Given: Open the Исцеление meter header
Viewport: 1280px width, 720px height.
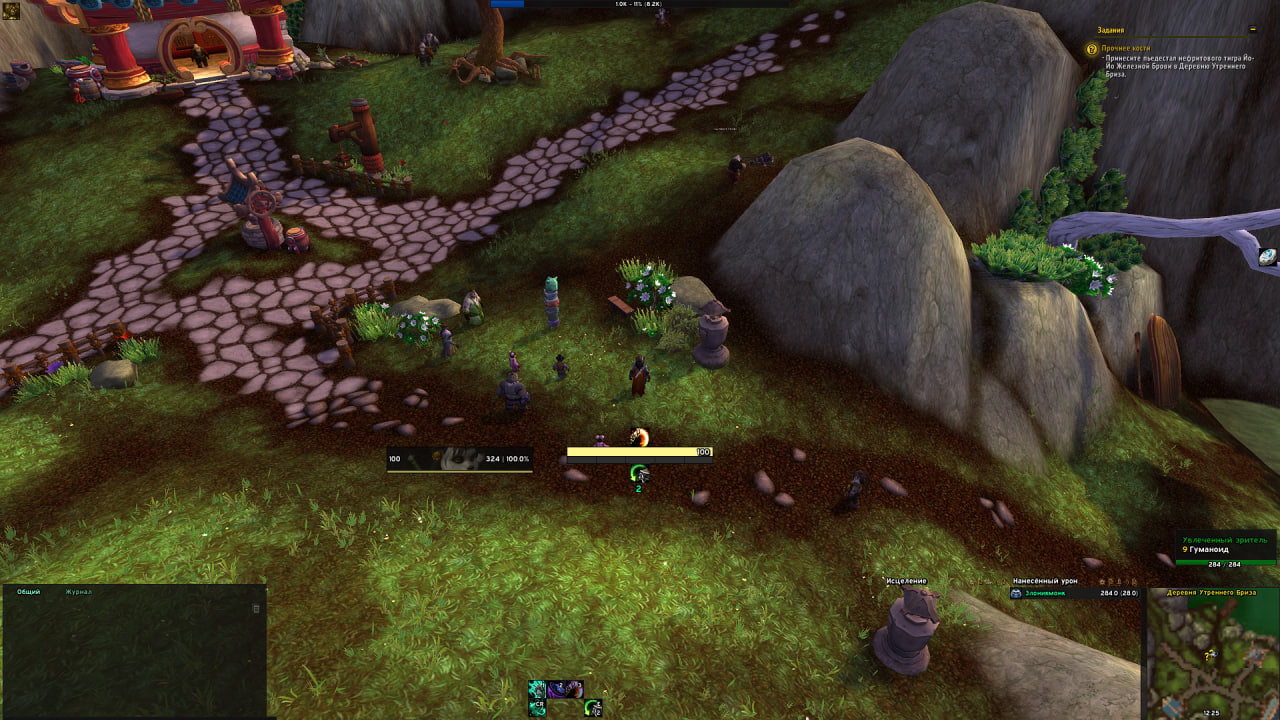Looking at the screenshot, I should click(x=906, y=581).
